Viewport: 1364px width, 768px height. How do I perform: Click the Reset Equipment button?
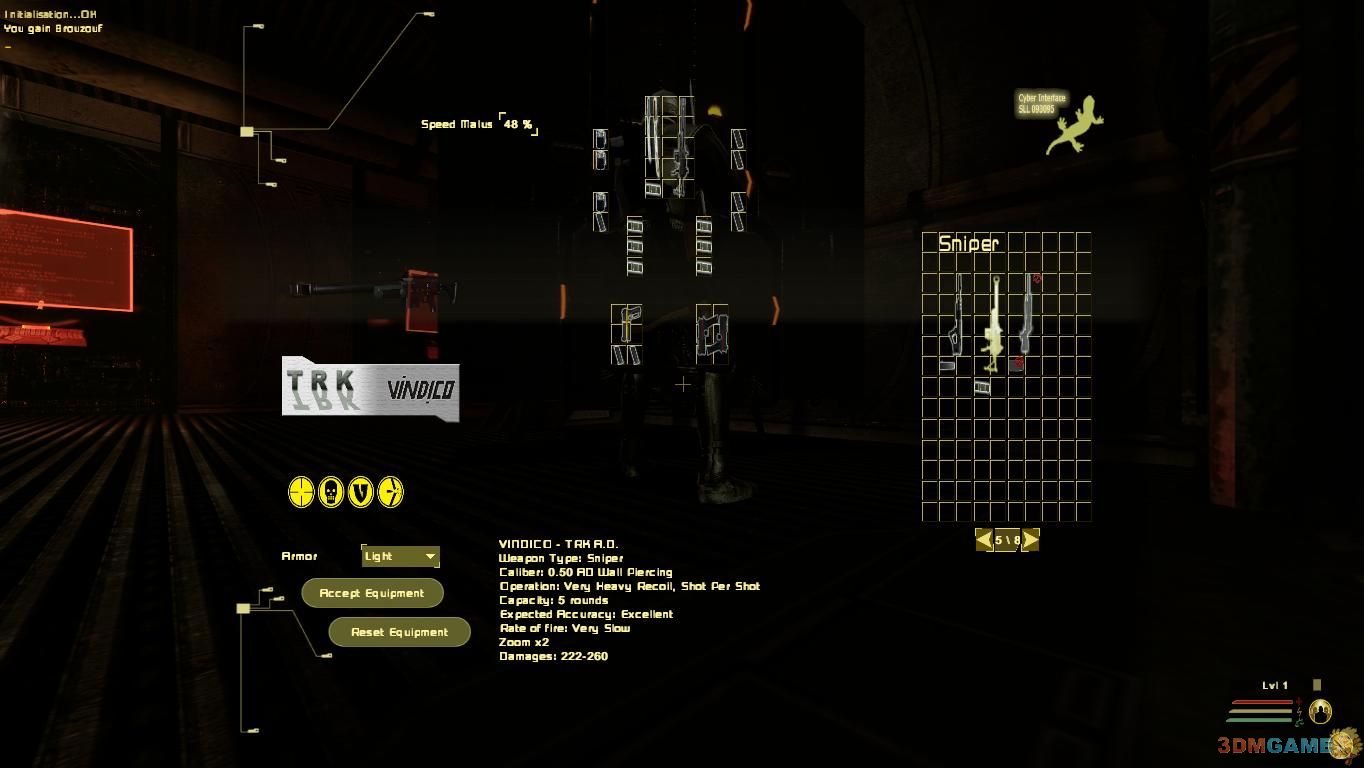399,632
